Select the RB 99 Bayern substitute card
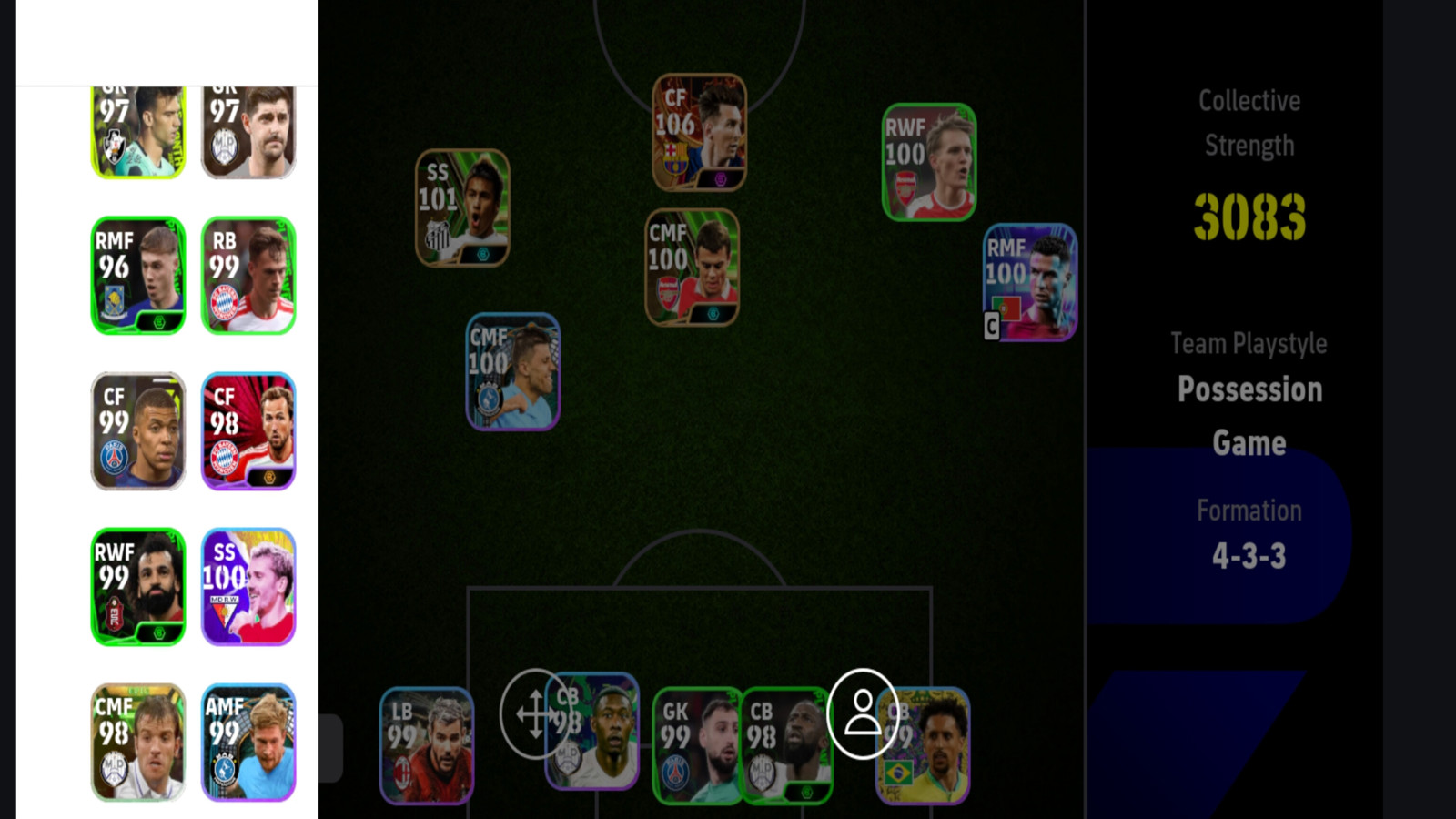Screen dimensions: 1456x819 click(x=248, y=276)
